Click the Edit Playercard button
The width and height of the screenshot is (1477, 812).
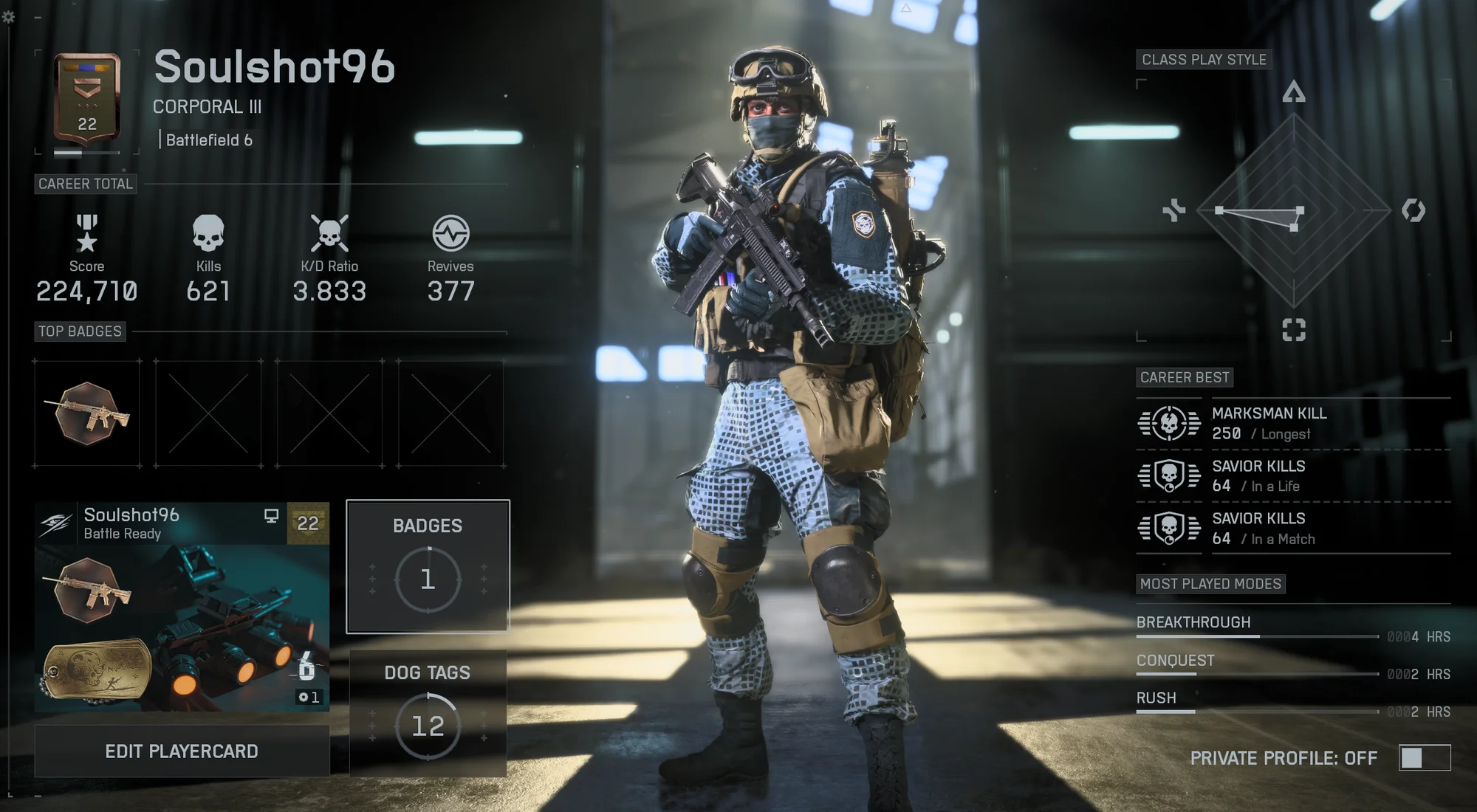[182, 751]
